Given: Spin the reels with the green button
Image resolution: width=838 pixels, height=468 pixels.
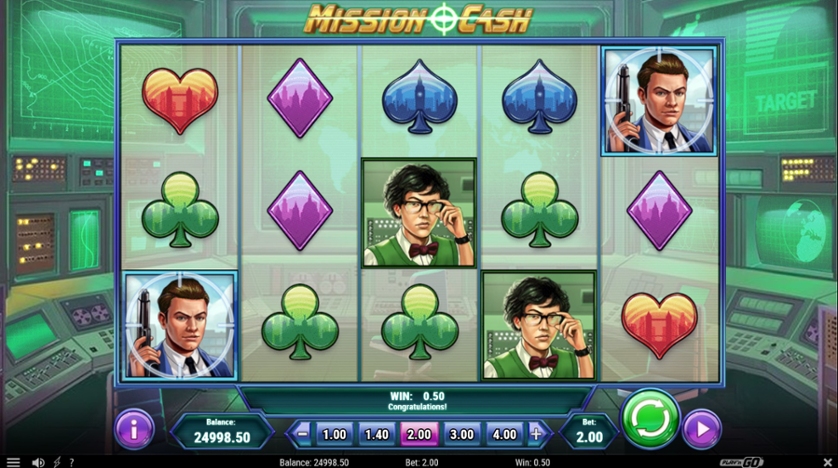Looking at the screenshot, I should point(650,419).
